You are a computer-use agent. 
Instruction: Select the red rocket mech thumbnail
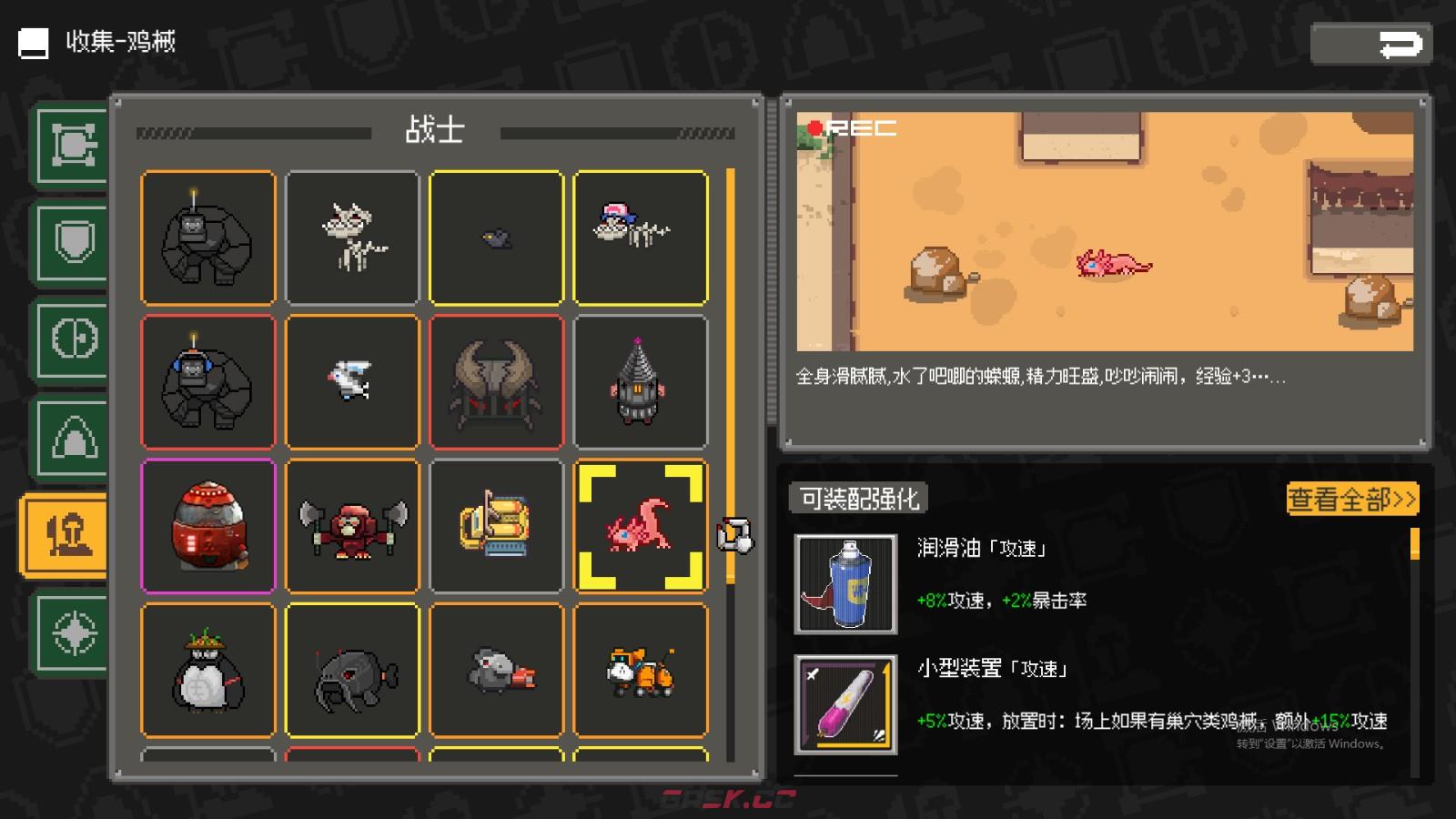208,526
